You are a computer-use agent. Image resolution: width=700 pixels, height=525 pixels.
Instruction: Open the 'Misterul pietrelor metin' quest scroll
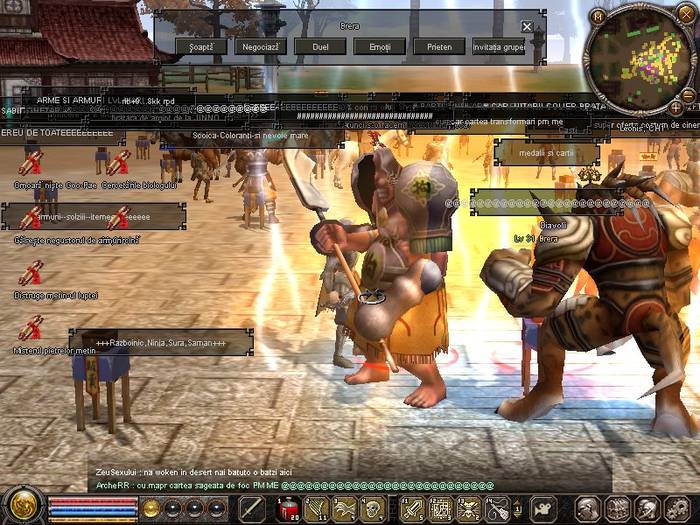pyautogui.click(x=31, y=327)
